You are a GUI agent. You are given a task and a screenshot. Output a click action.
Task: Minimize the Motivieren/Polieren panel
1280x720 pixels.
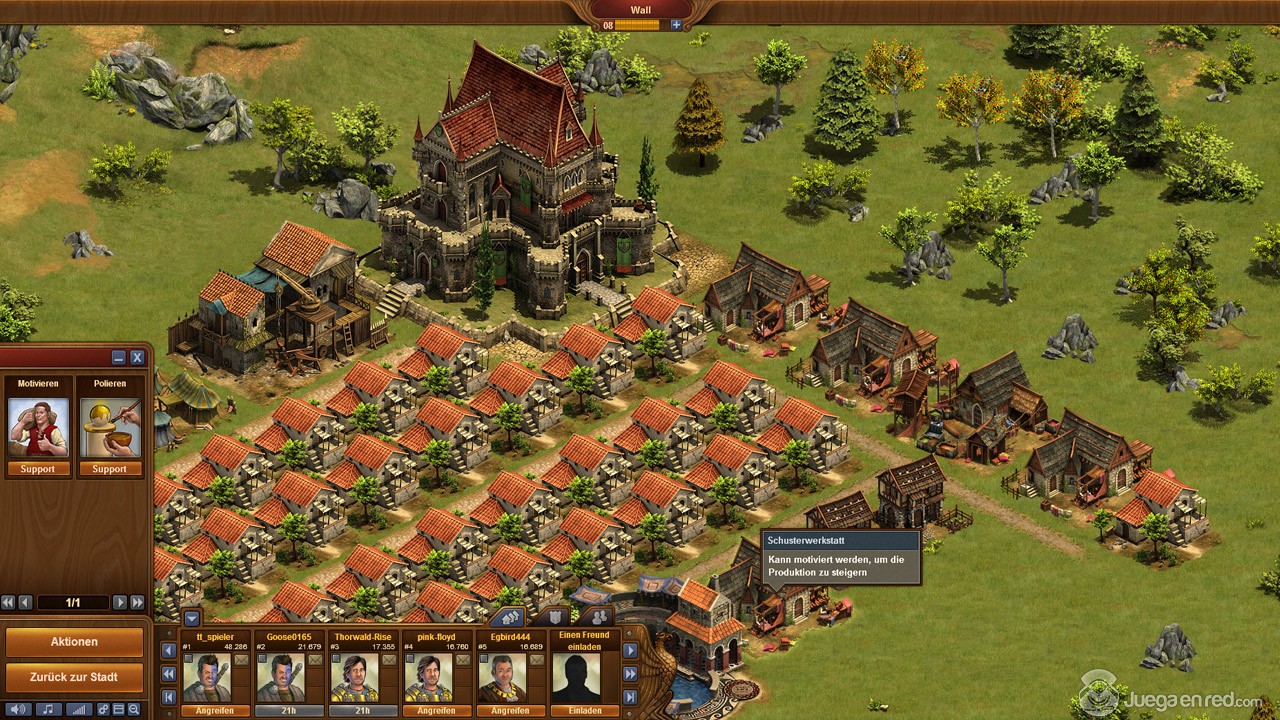119,357
